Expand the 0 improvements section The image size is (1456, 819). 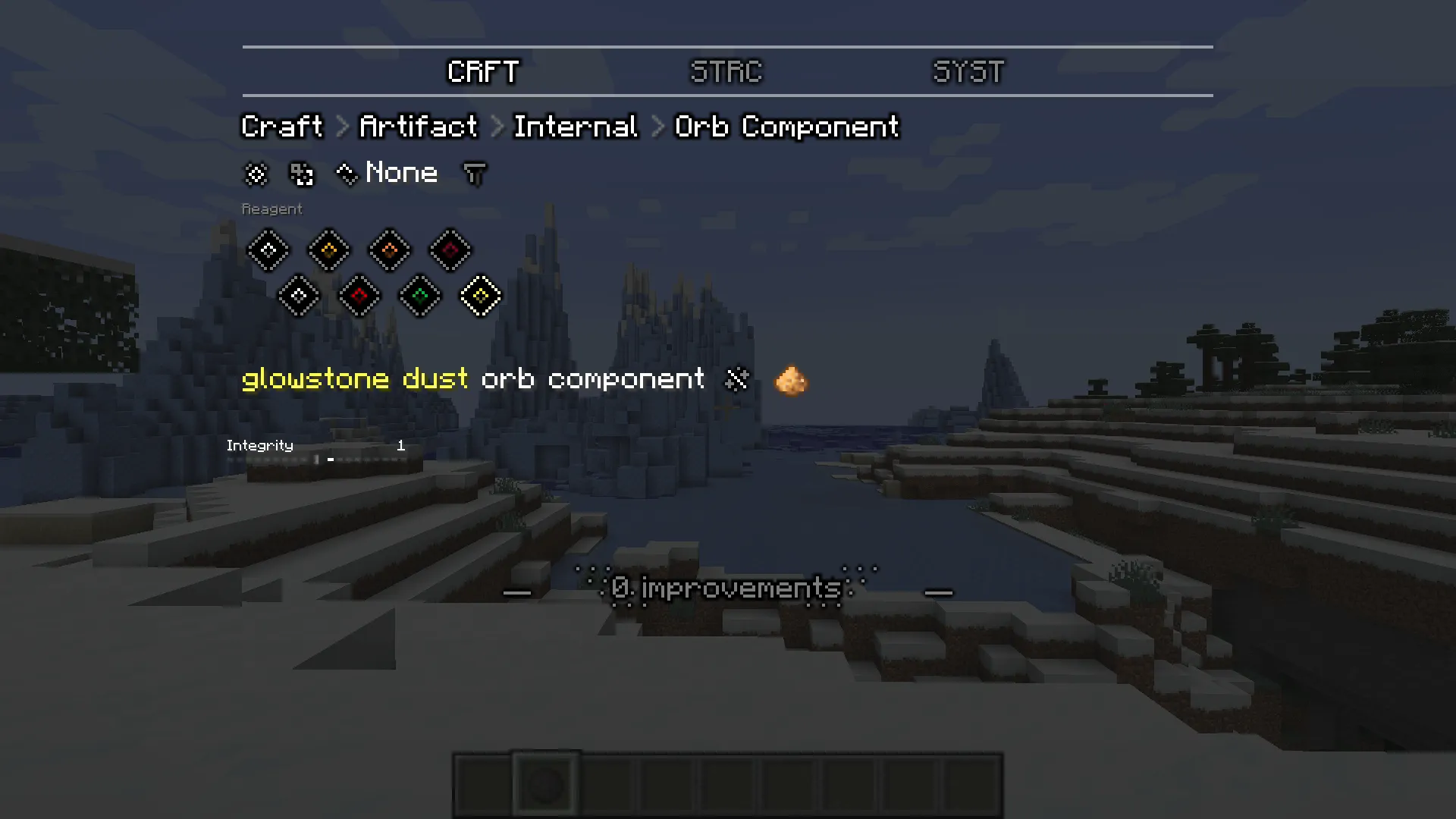pos(725,588)
